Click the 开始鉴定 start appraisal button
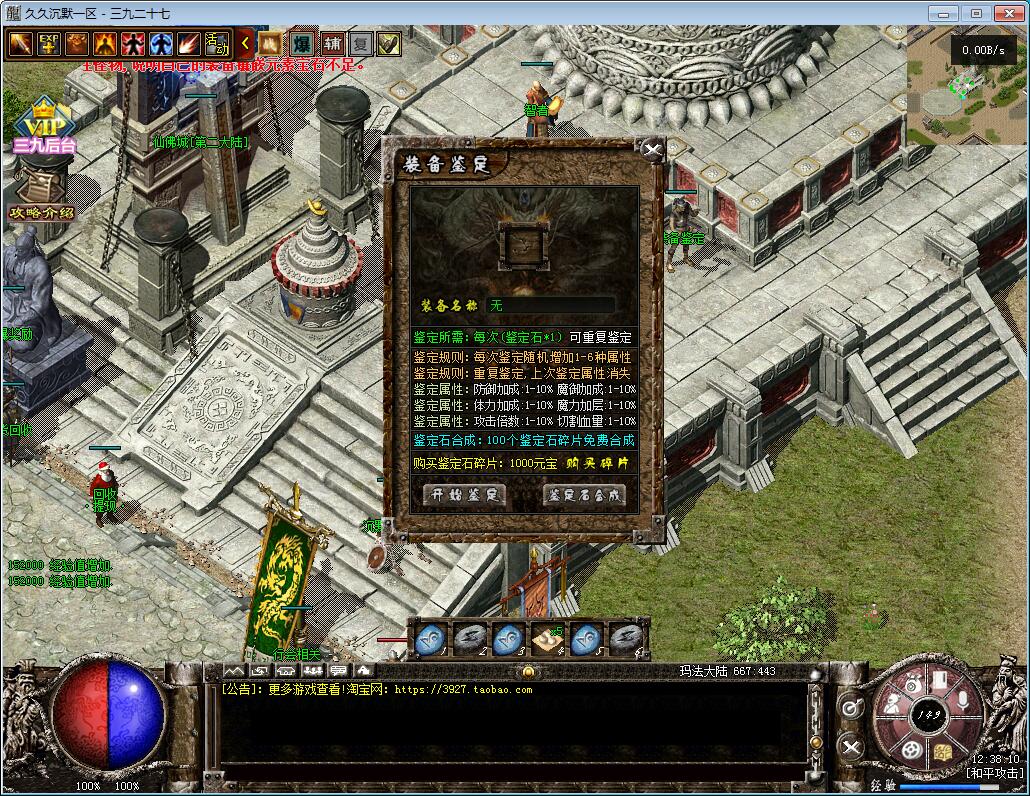 click(x=464, y=494)
